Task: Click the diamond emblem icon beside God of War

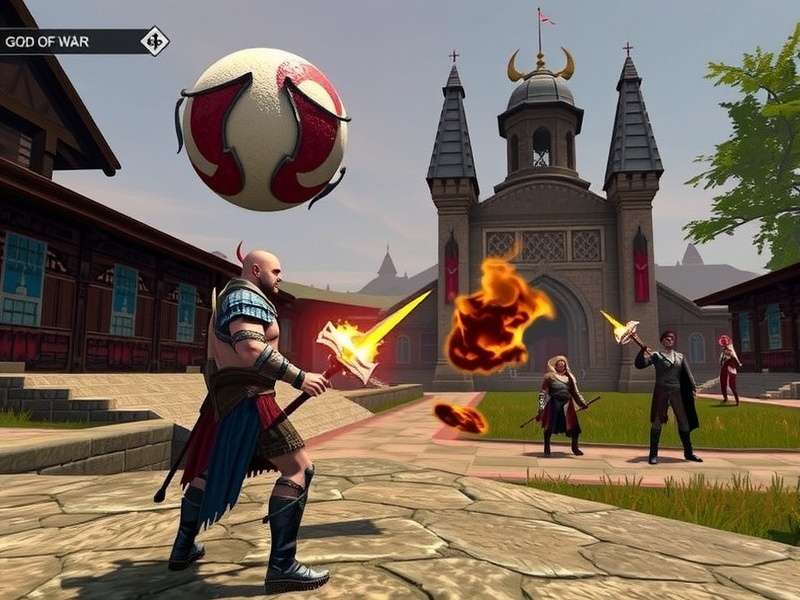Action: click(154, 41)
